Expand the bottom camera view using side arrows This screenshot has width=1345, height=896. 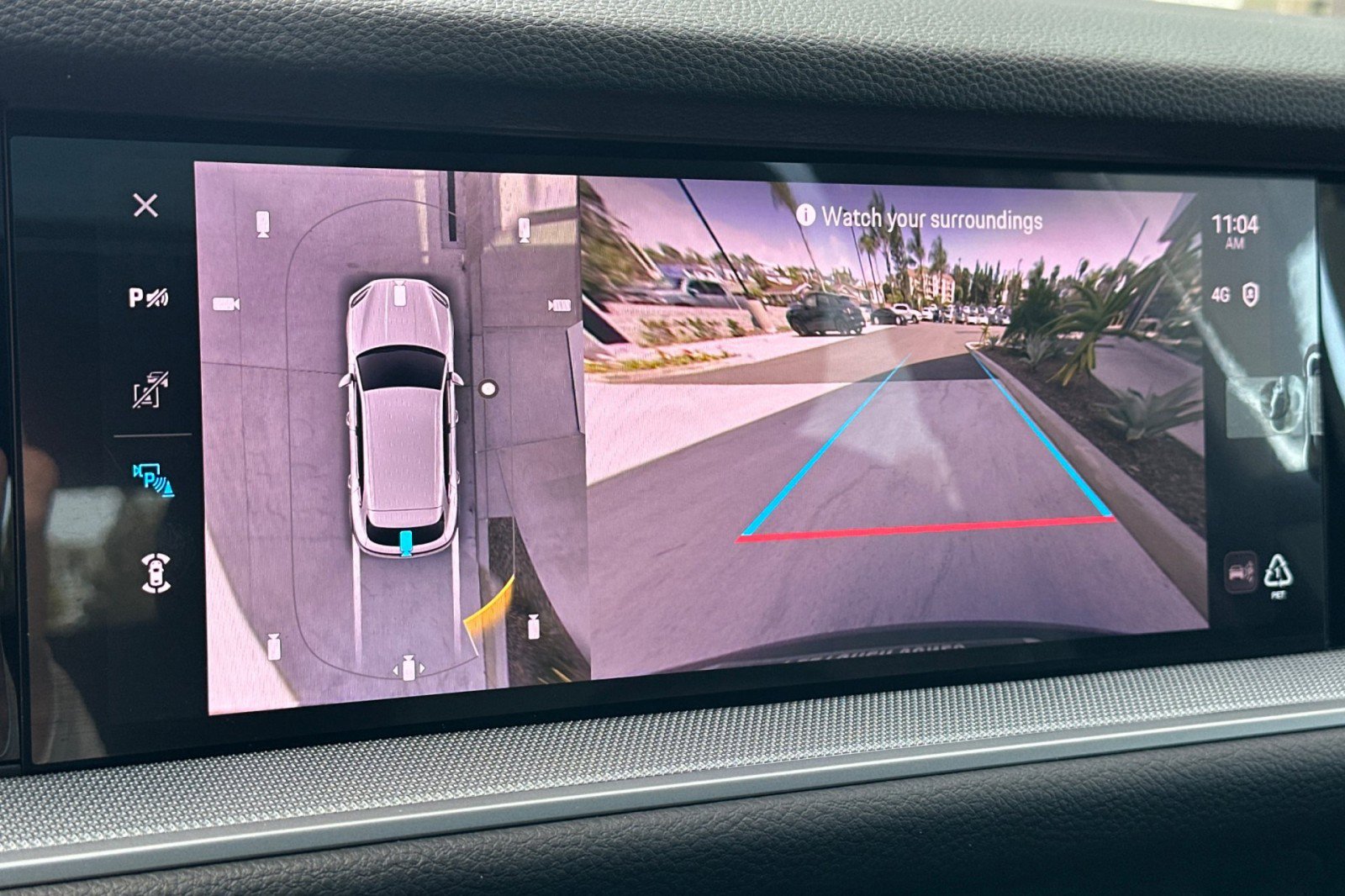(x=409, y=666)
